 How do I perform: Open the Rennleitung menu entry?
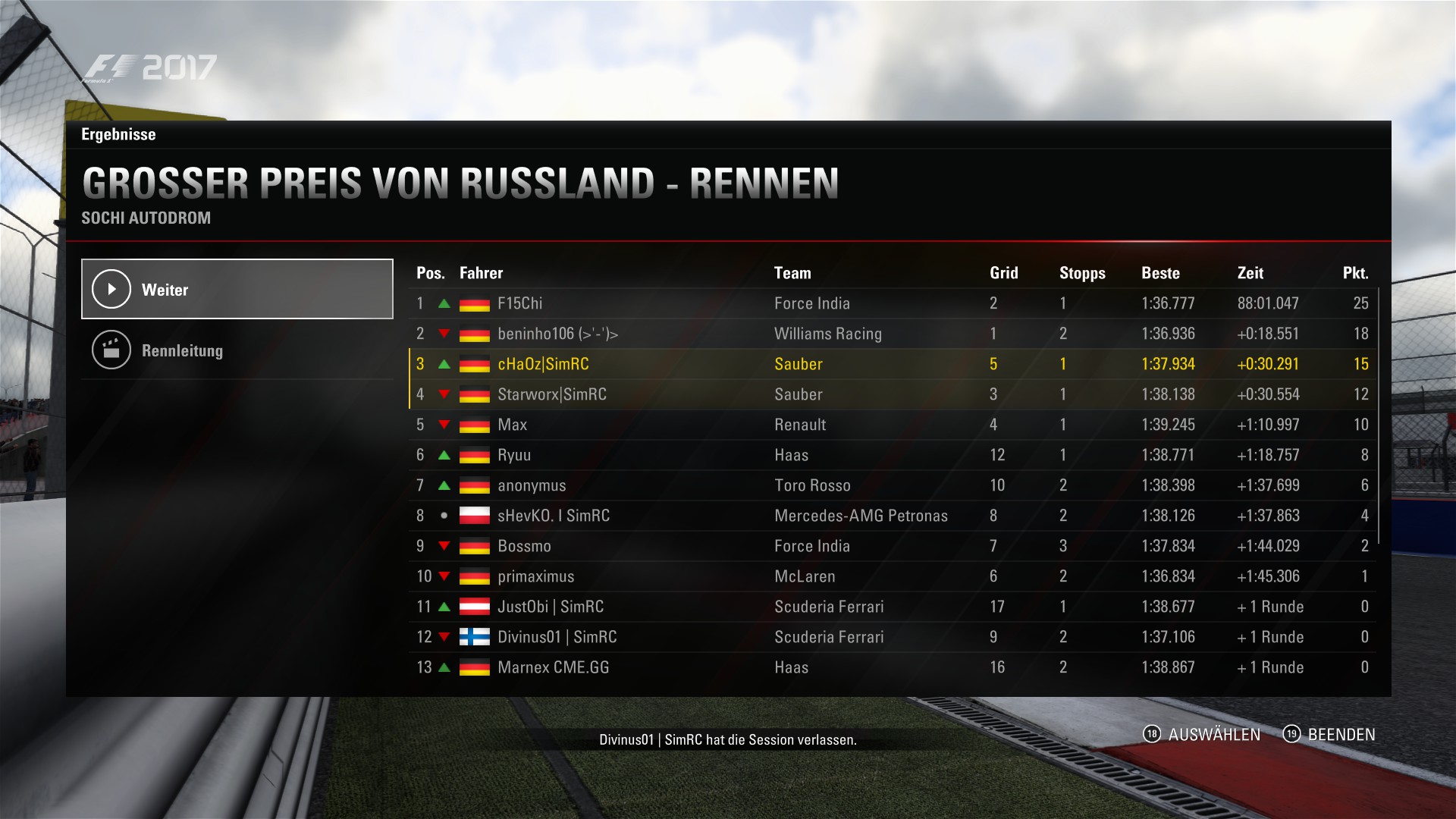click(x=237, y=350)
